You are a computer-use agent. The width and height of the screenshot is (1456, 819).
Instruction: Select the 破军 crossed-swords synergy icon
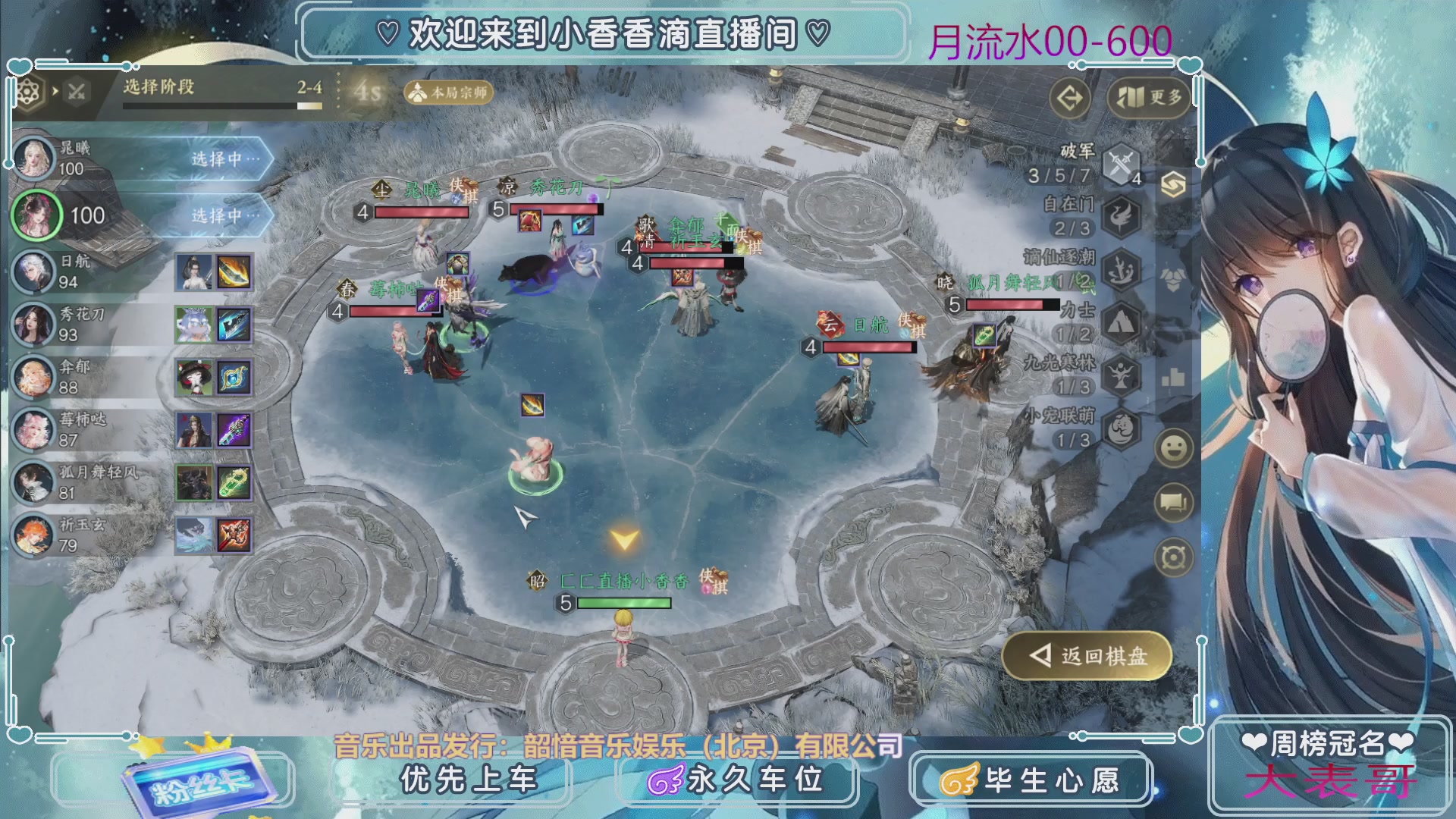coord(1121,162)
